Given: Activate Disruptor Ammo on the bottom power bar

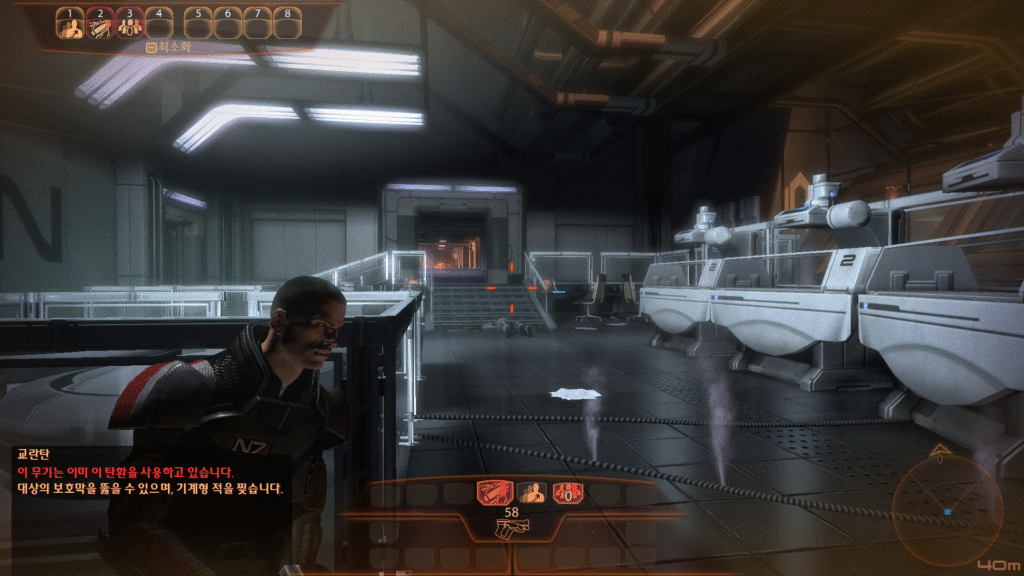Looking at the screenshot, I should (x=494, y=492).
